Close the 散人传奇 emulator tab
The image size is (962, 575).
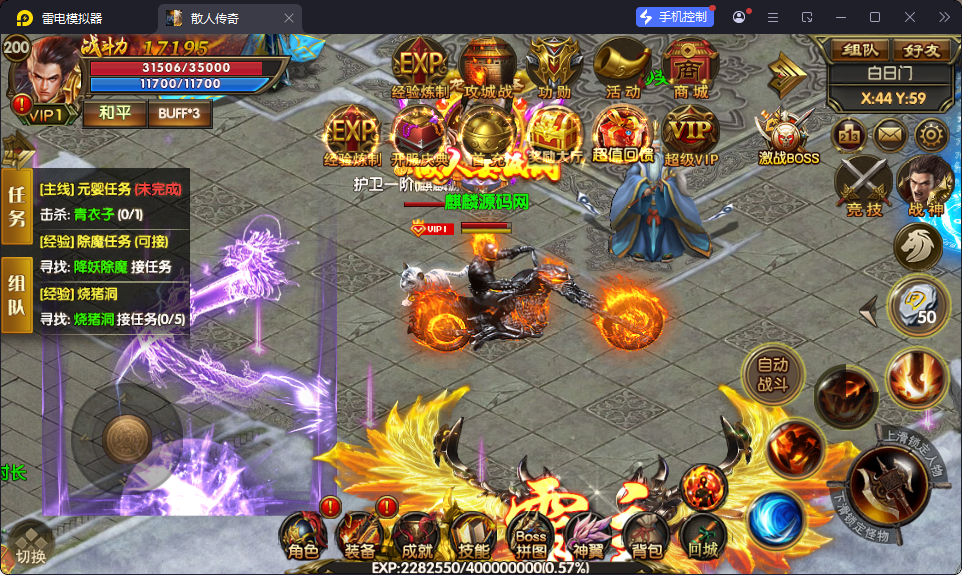289,17
